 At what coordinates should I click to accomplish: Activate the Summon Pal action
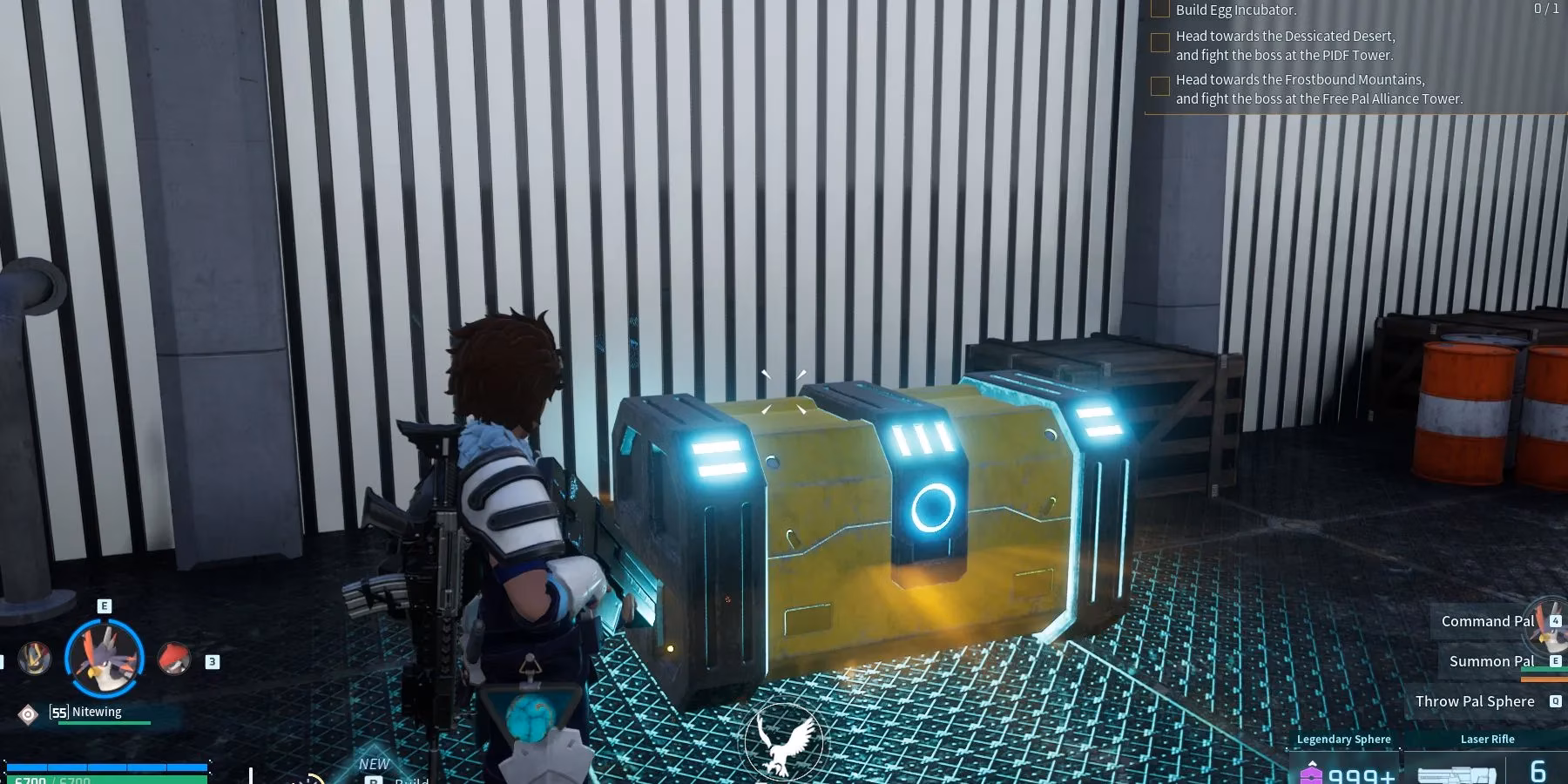pyautogui.click(x=1491, y=661)
